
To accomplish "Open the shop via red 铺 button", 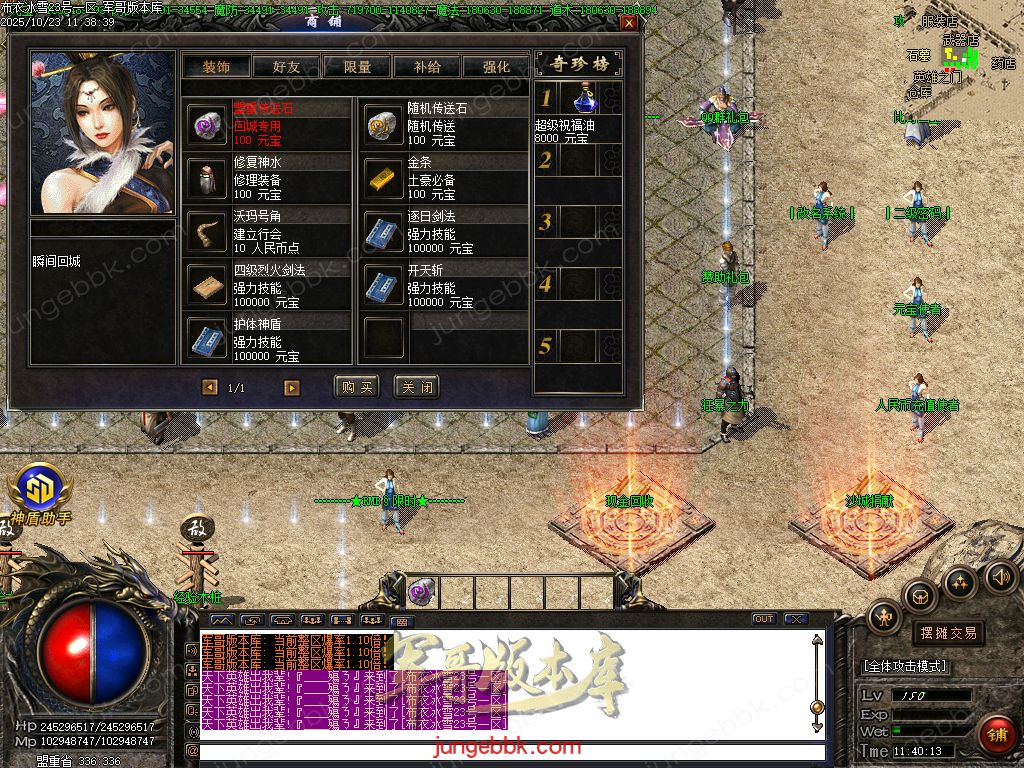I will tap(996, 735).
